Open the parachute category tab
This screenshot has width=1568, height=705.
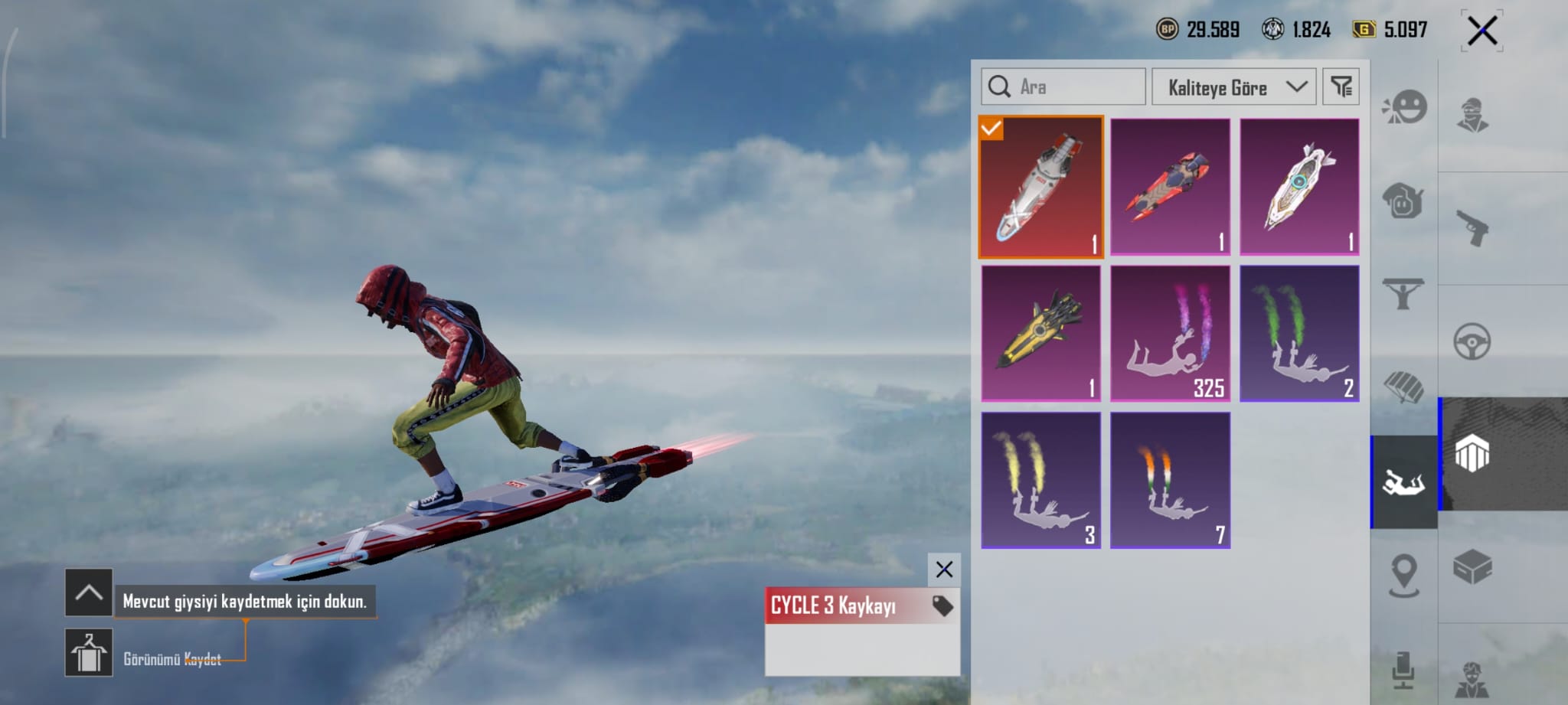click(1404, 387)
